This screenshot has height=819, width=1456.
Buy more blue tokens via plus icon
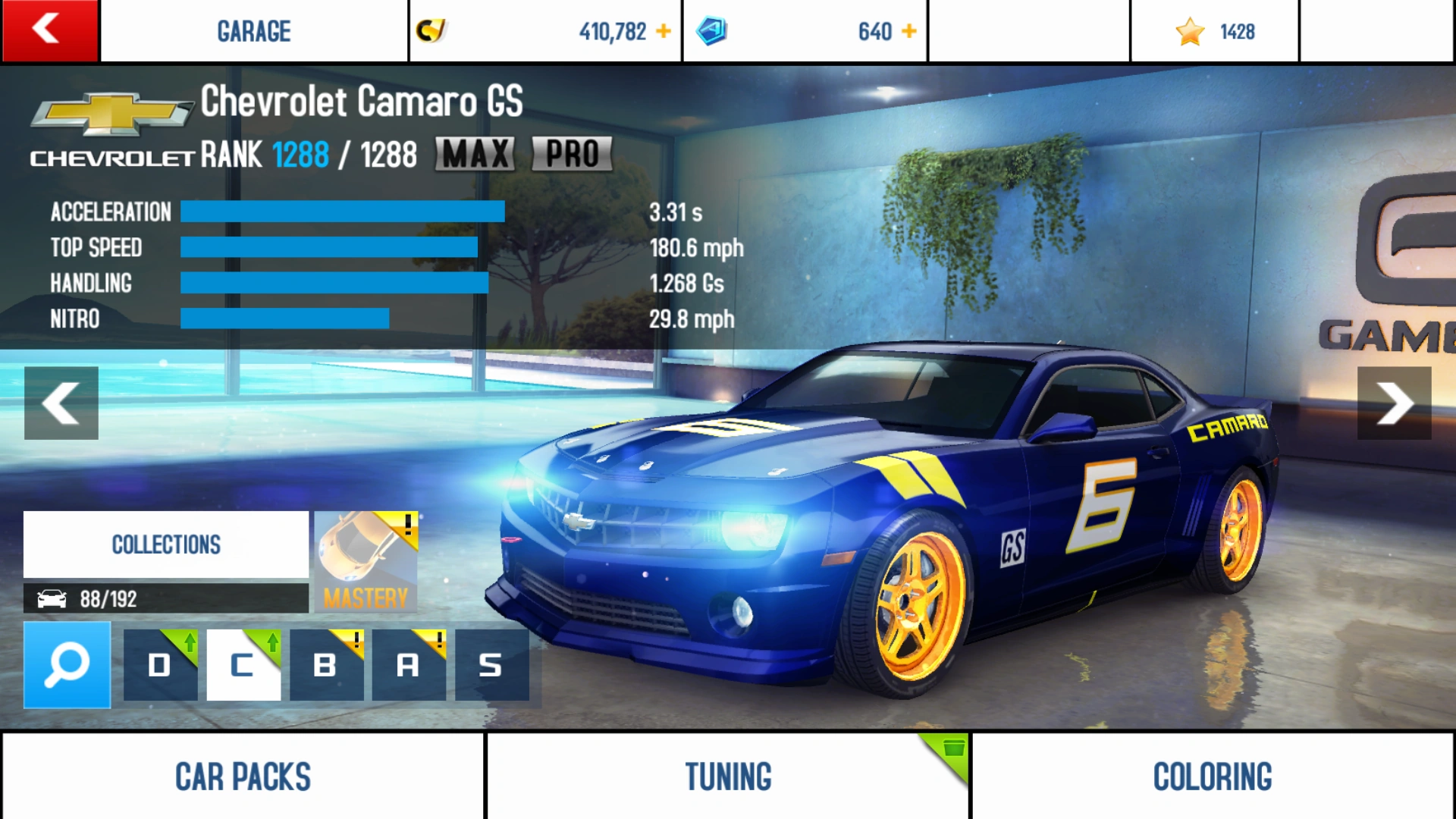[x=909, y=31]
